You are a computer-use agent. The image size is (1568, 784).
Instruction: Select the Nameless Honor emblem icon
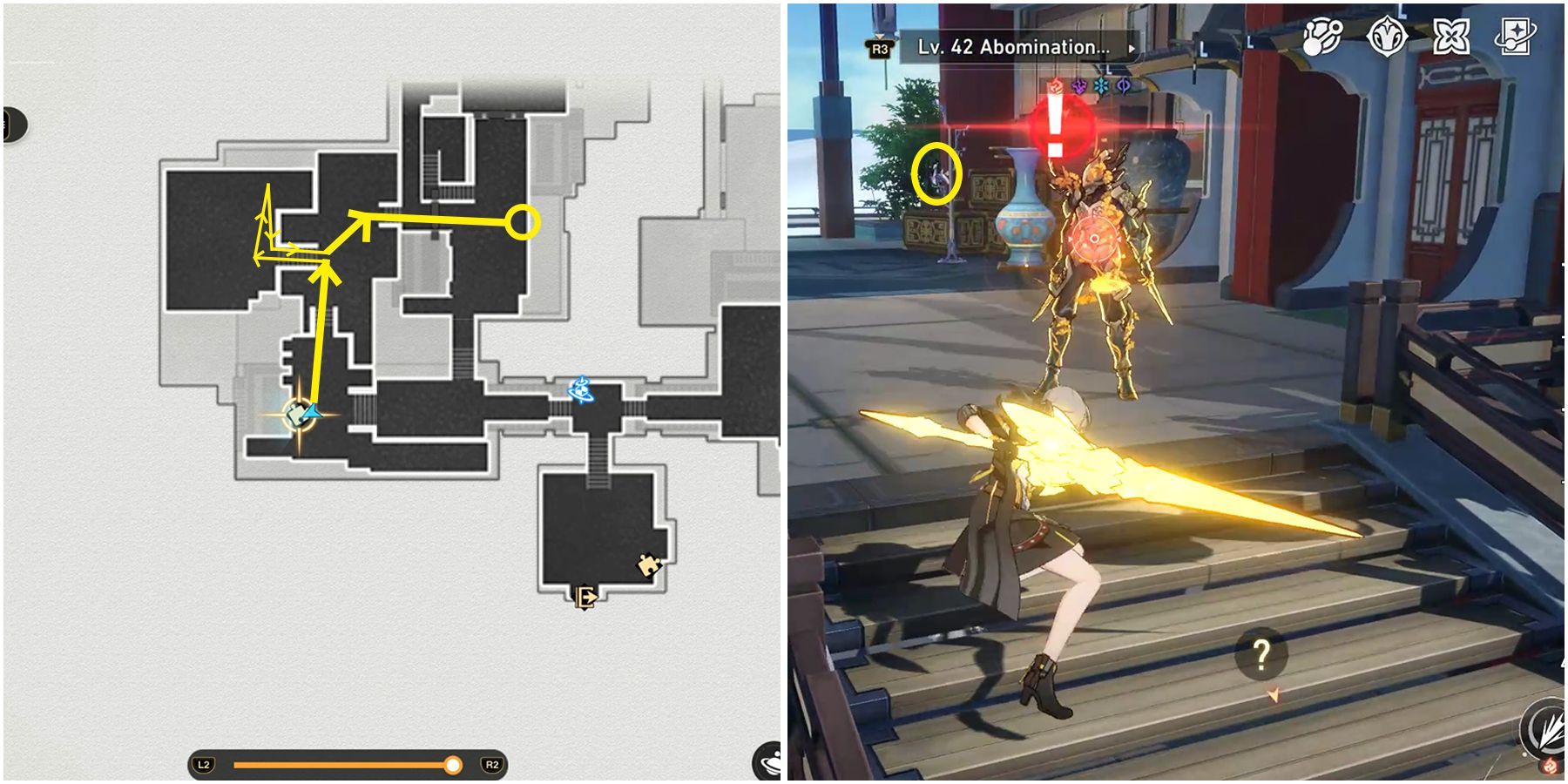[x=1388, y=37]
